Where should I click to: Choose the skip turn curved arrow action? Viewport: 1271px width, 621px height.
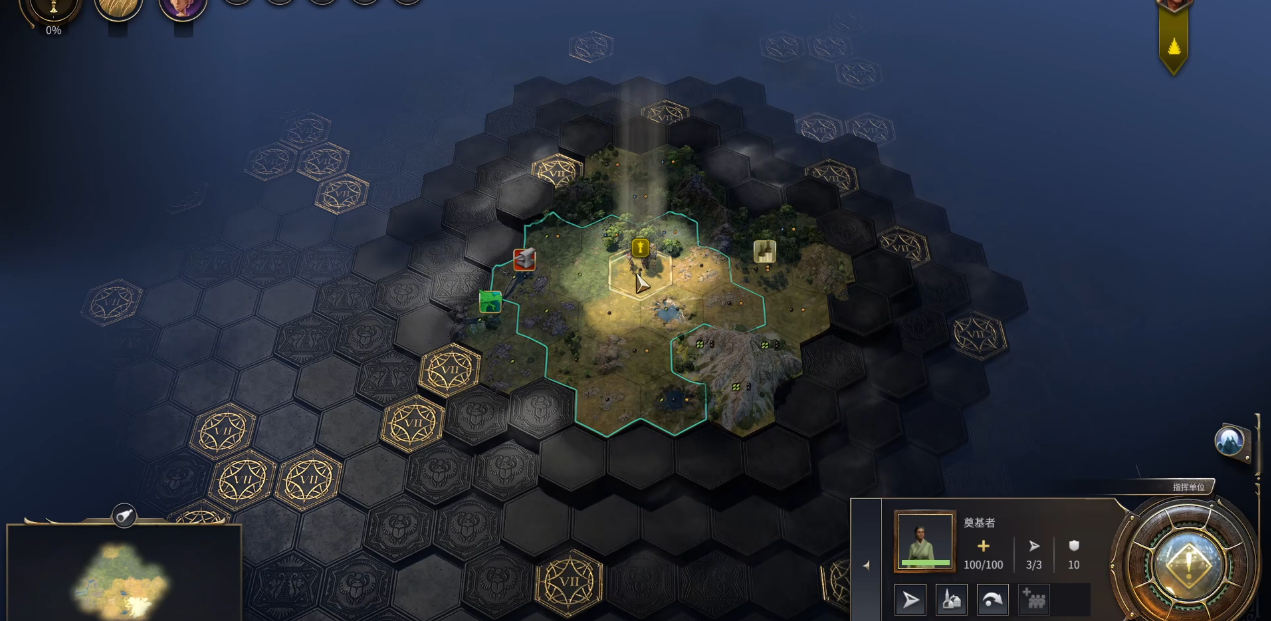[993, 599]
